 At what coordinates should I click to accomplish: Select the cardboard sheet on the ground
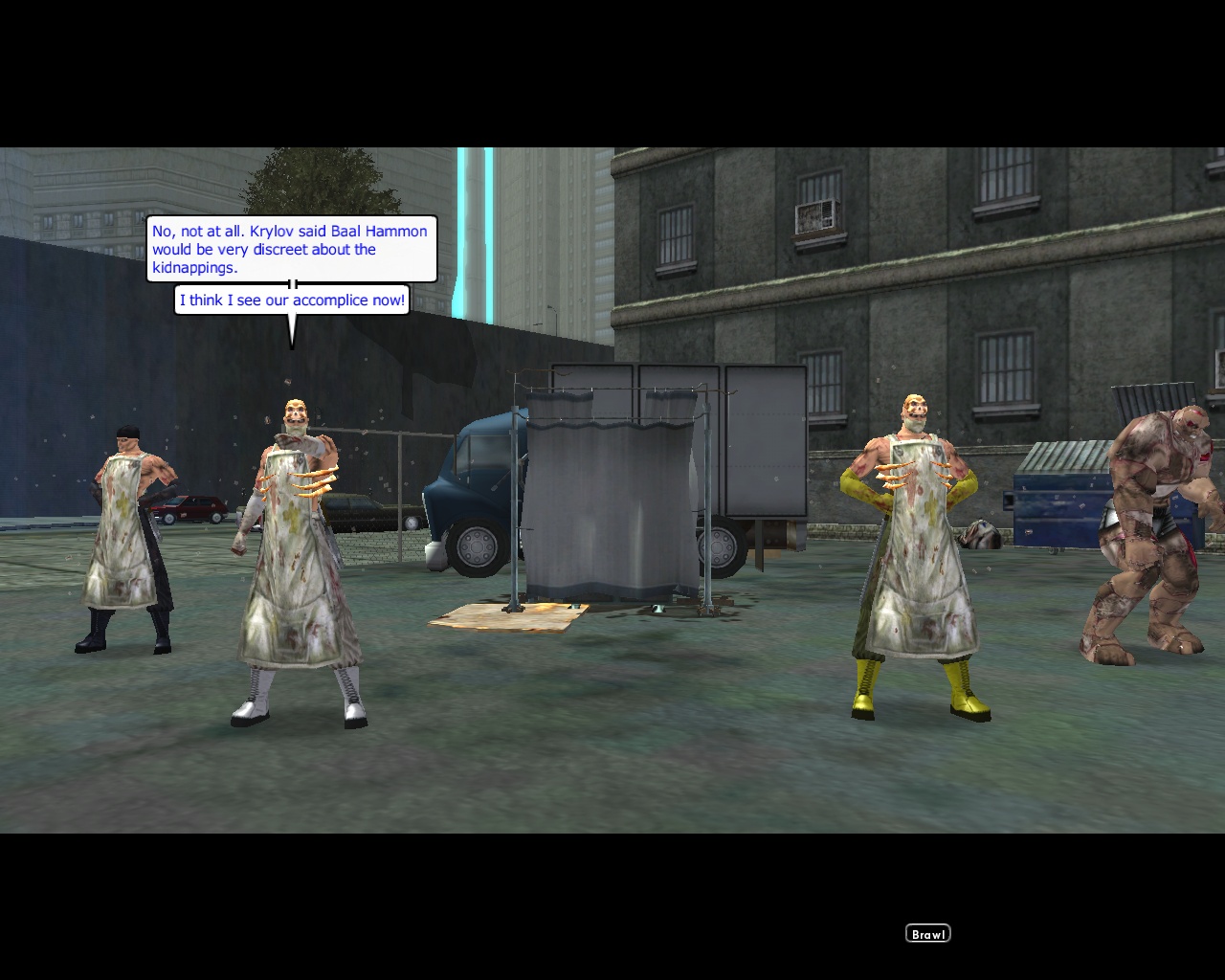(507, 617)
